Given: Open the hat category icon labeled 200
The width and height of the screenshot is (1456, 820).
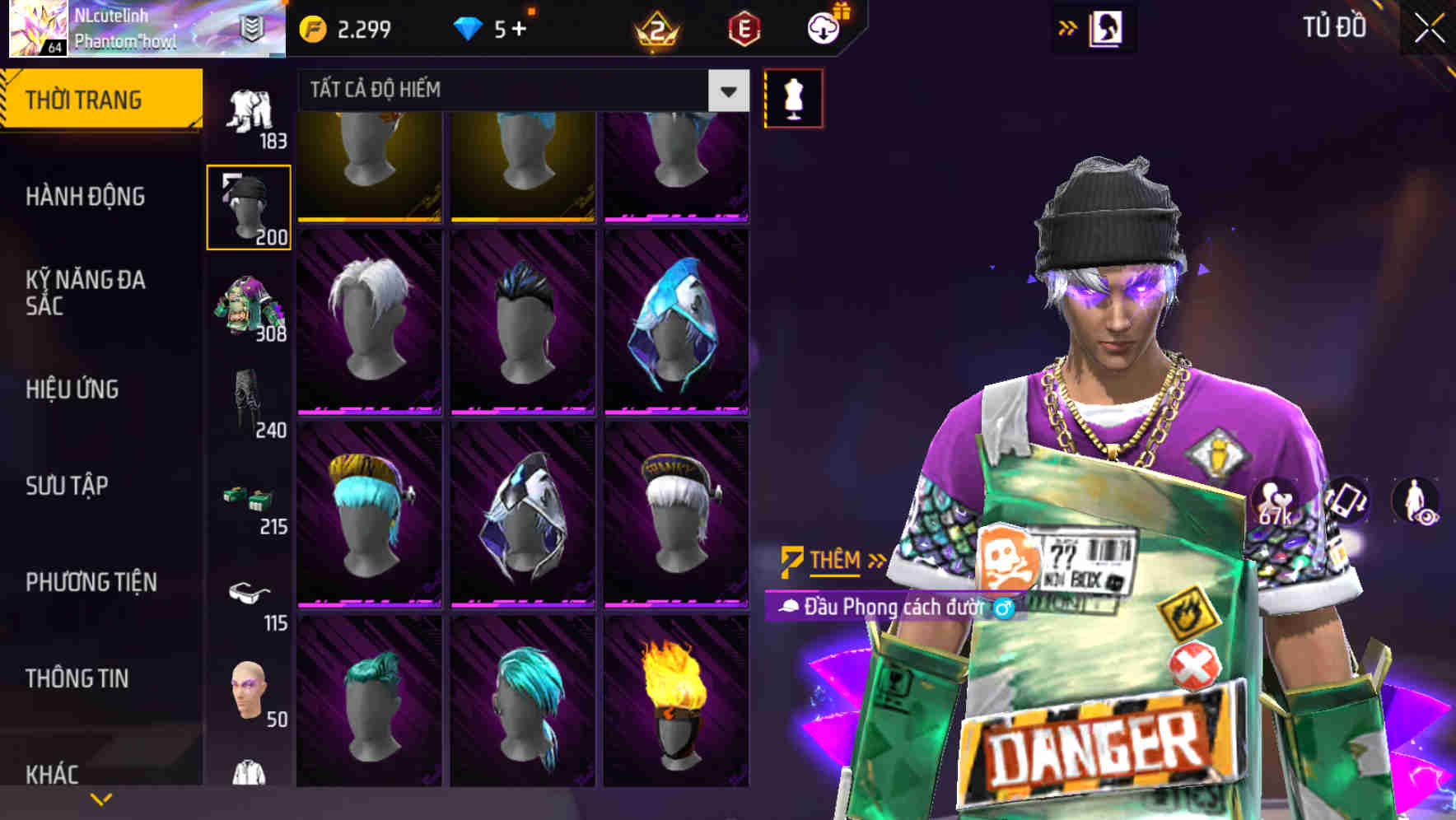Looking at the screenshot, I should point(250,206).
